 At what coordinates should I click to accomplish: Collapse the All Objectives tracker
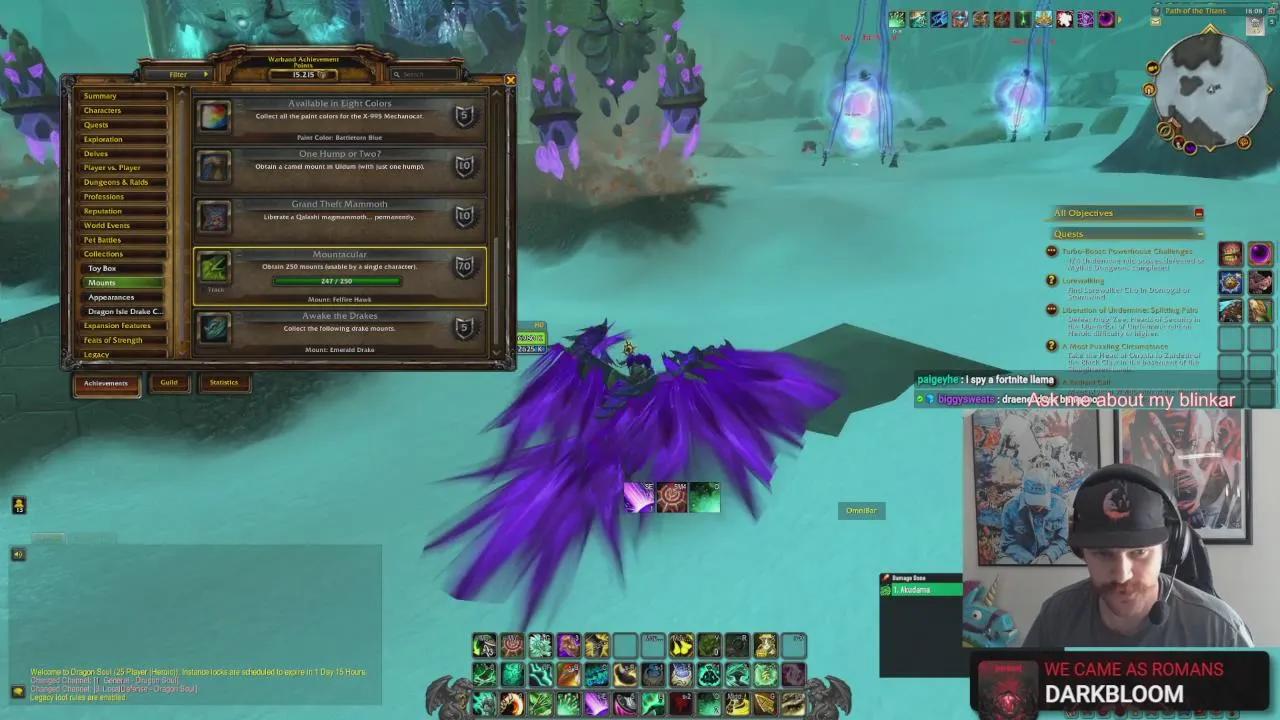pyautogui.click(x=1199, y=212)
